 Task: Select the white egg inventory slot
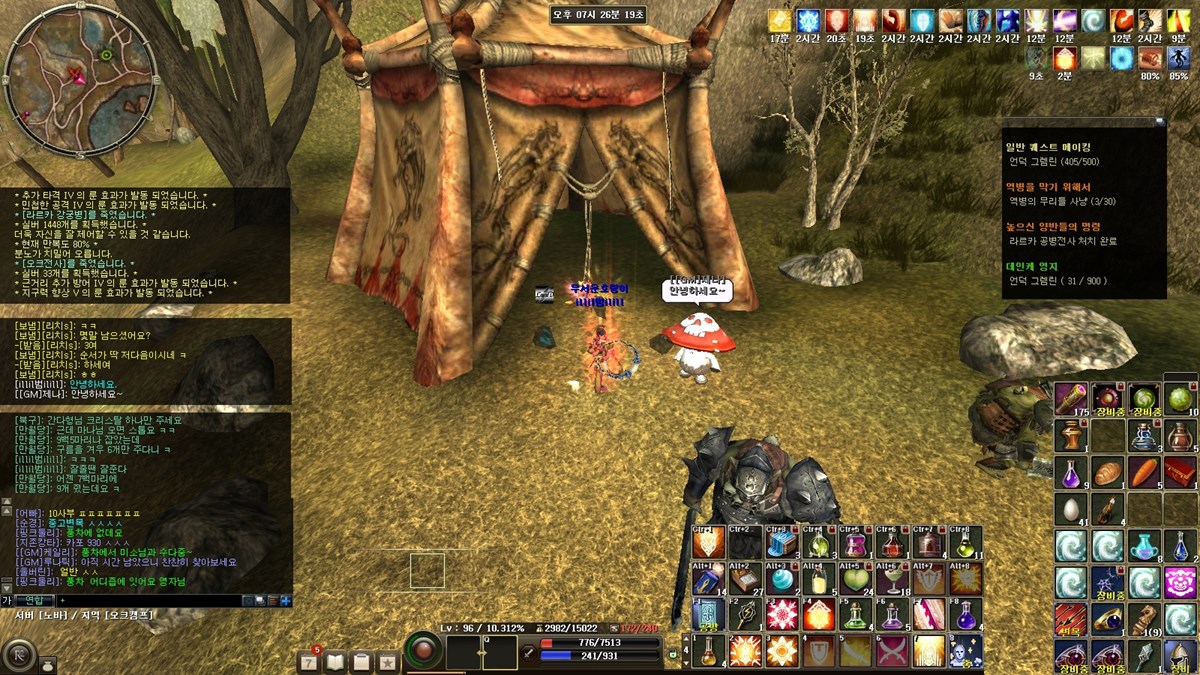(x=1070, y=508)
